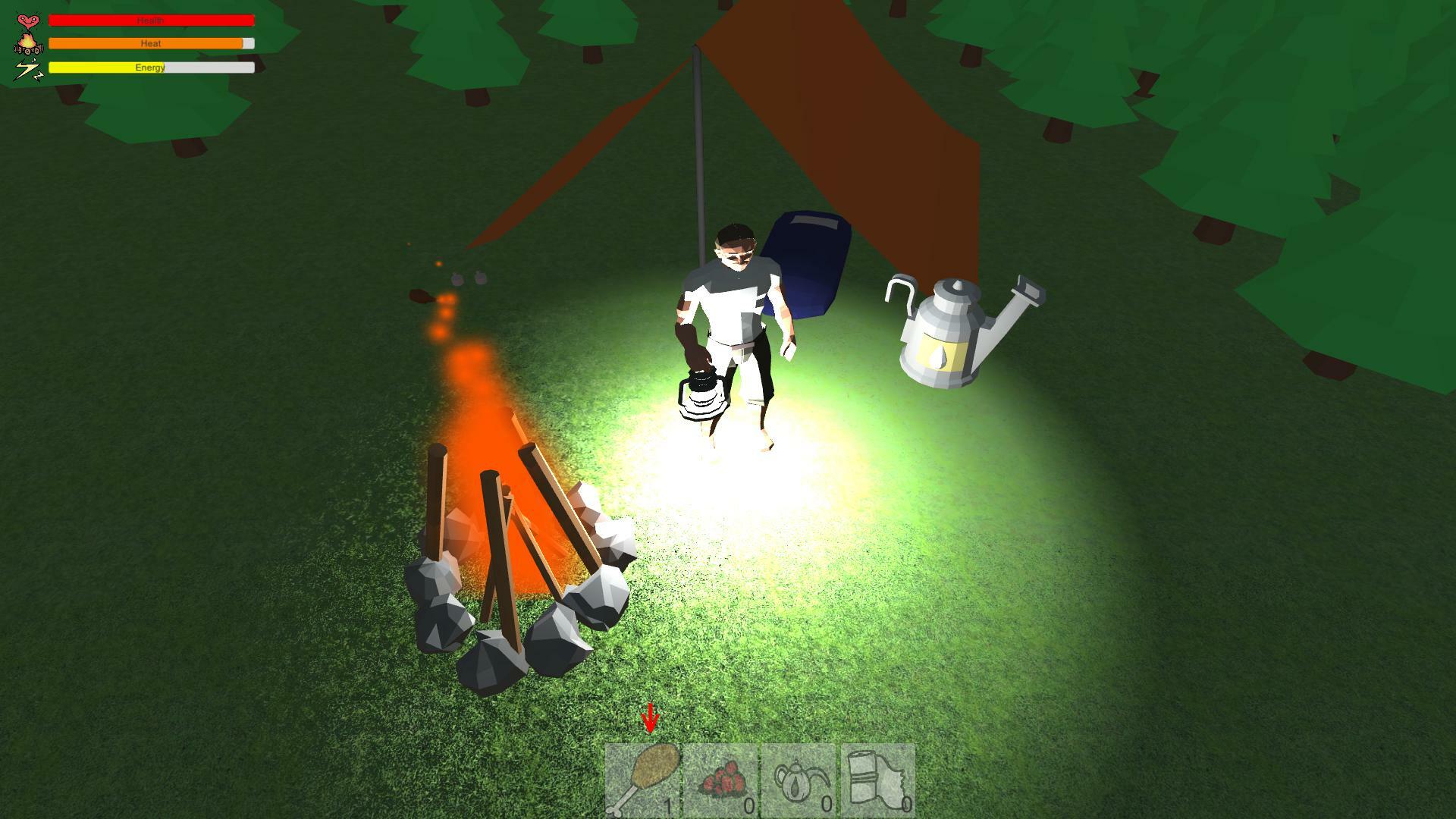Click the Health bar label

tap(150, 20)
